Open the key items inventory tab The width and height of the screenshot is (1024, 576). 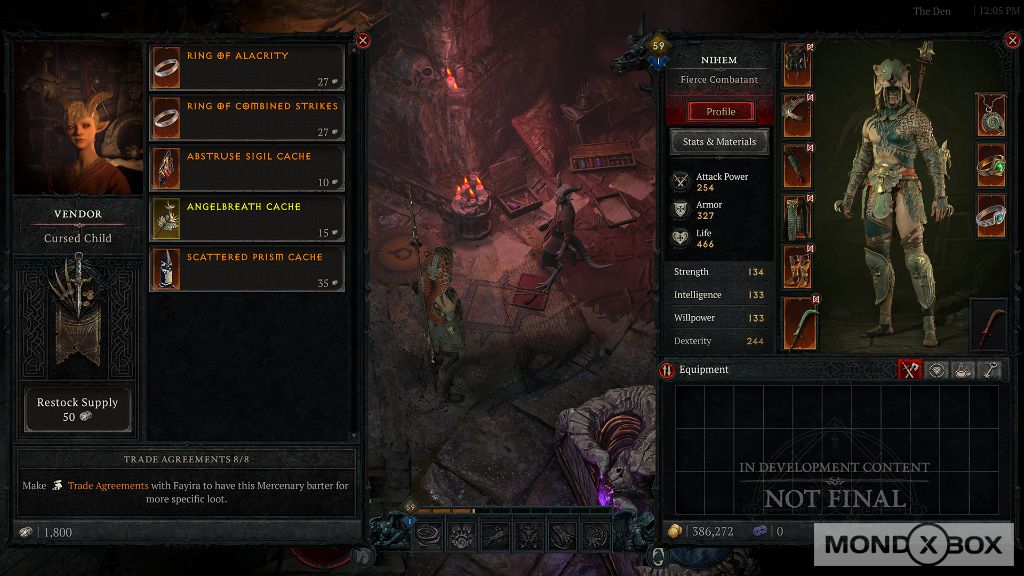989,370
